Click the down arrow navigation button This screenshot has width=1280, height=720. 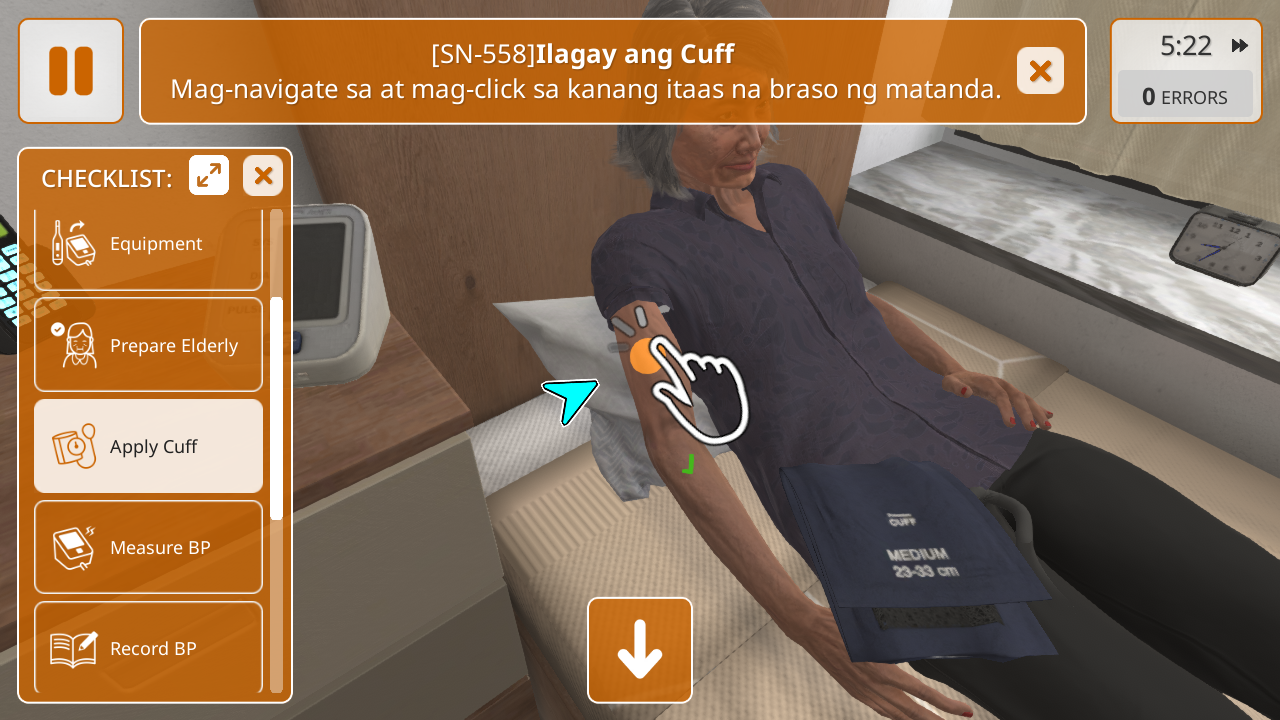(x=640, y=650)
